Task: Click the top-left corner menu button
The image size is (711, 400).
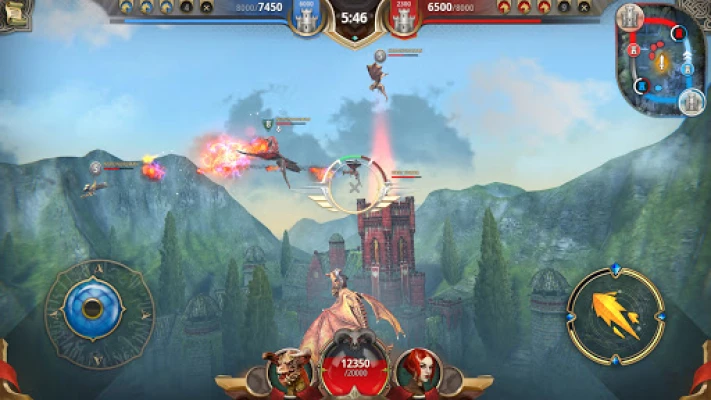Action: [14, 12]
